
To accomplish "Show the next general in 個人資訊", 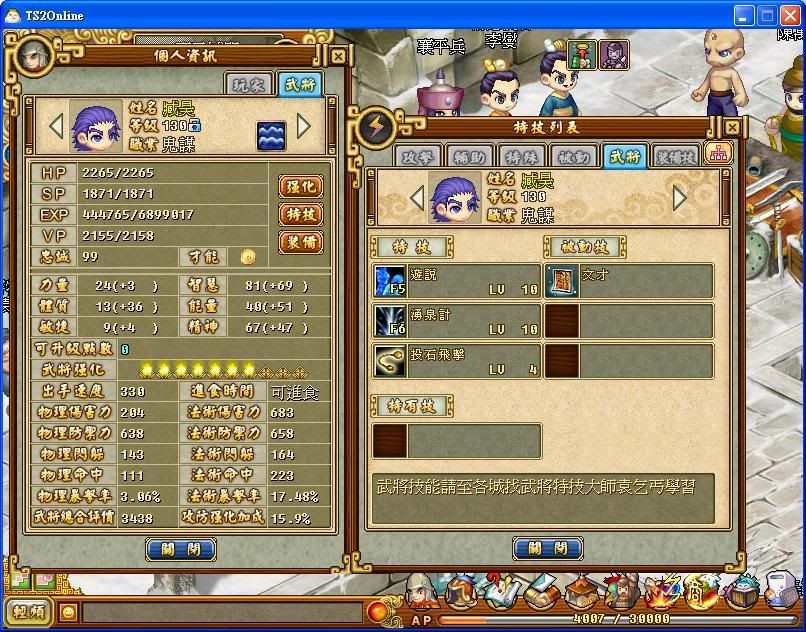I will [304, 126].
